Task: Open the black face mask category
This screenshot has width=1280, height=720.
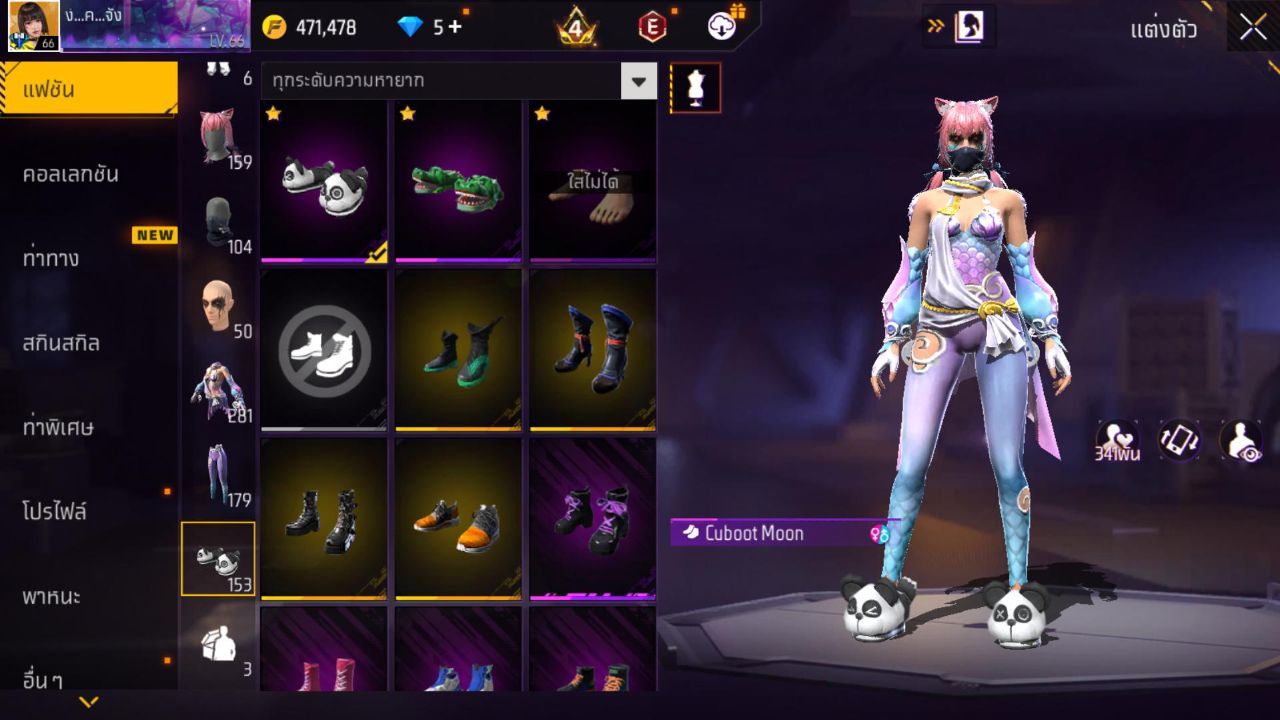Action: tap(218, 222)
